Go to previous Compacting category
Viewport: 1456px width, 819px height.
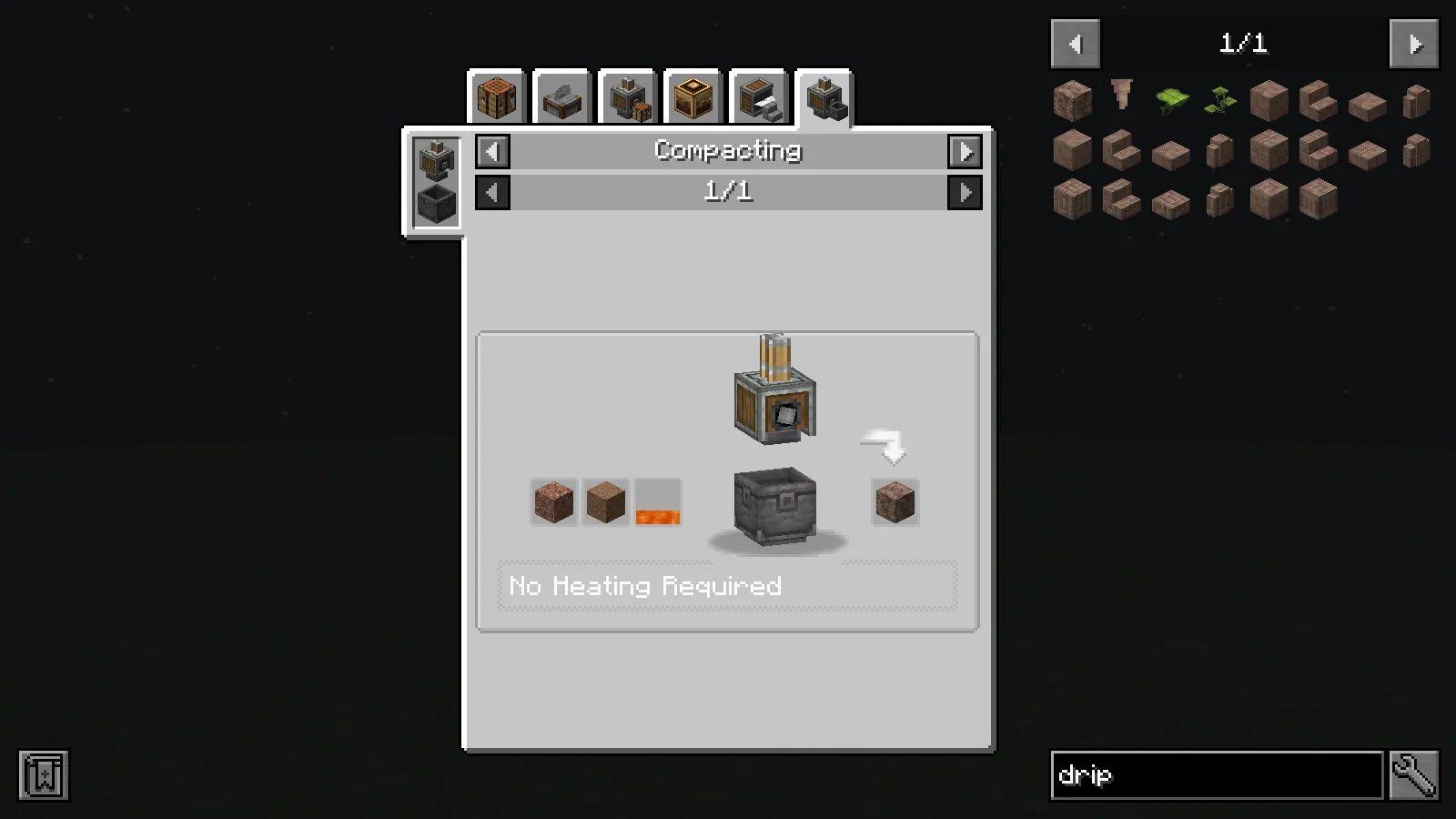tap(491, 151)
